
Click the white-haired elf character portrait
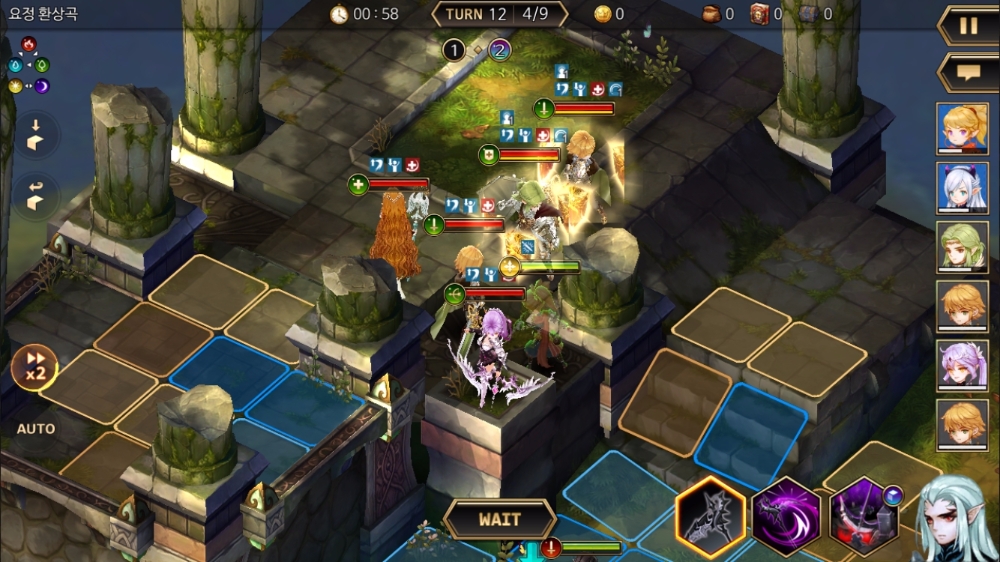957,518
